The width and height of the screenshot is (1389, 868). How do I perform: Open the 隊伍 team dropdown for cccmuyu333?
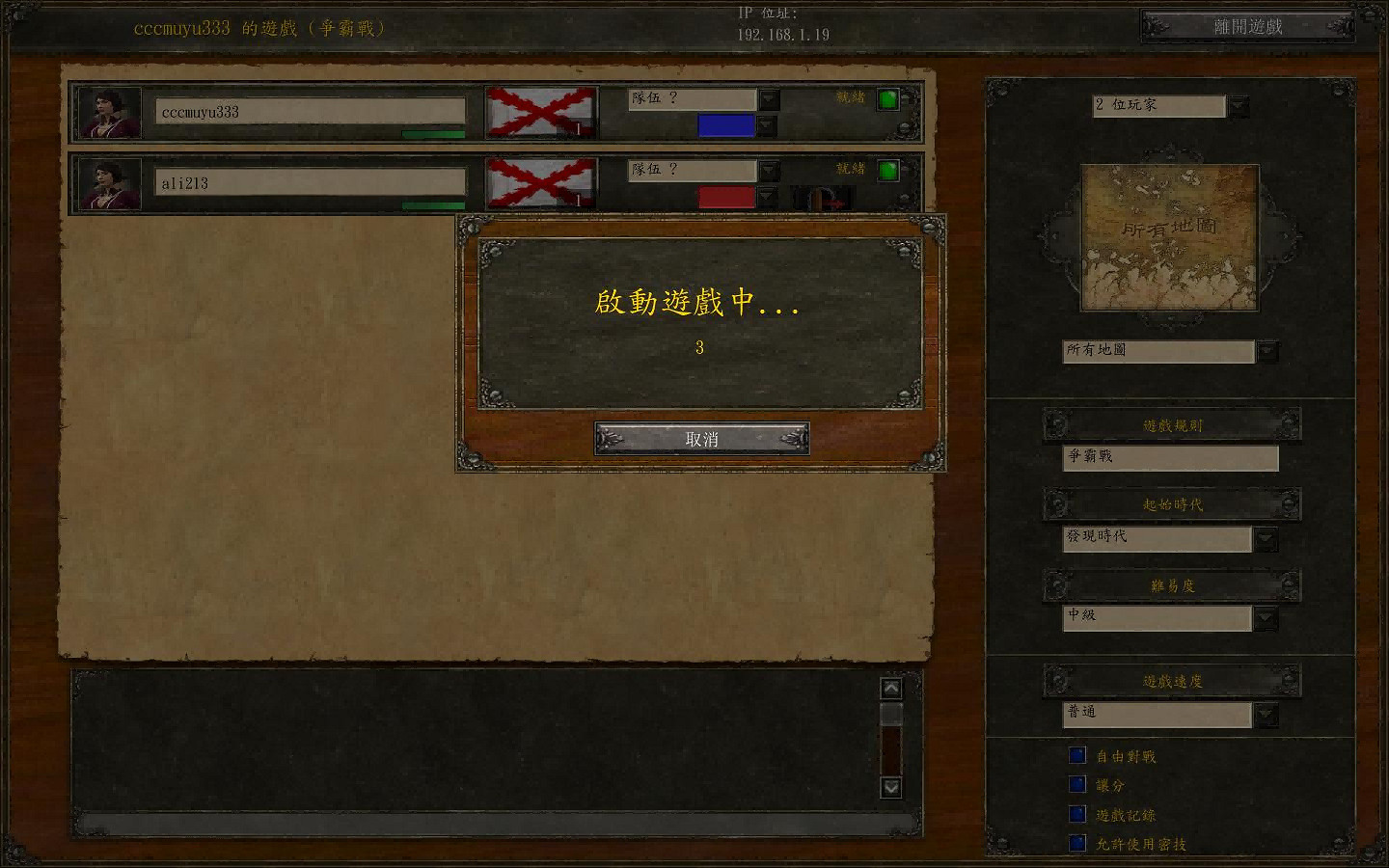(x=768, y=98)
